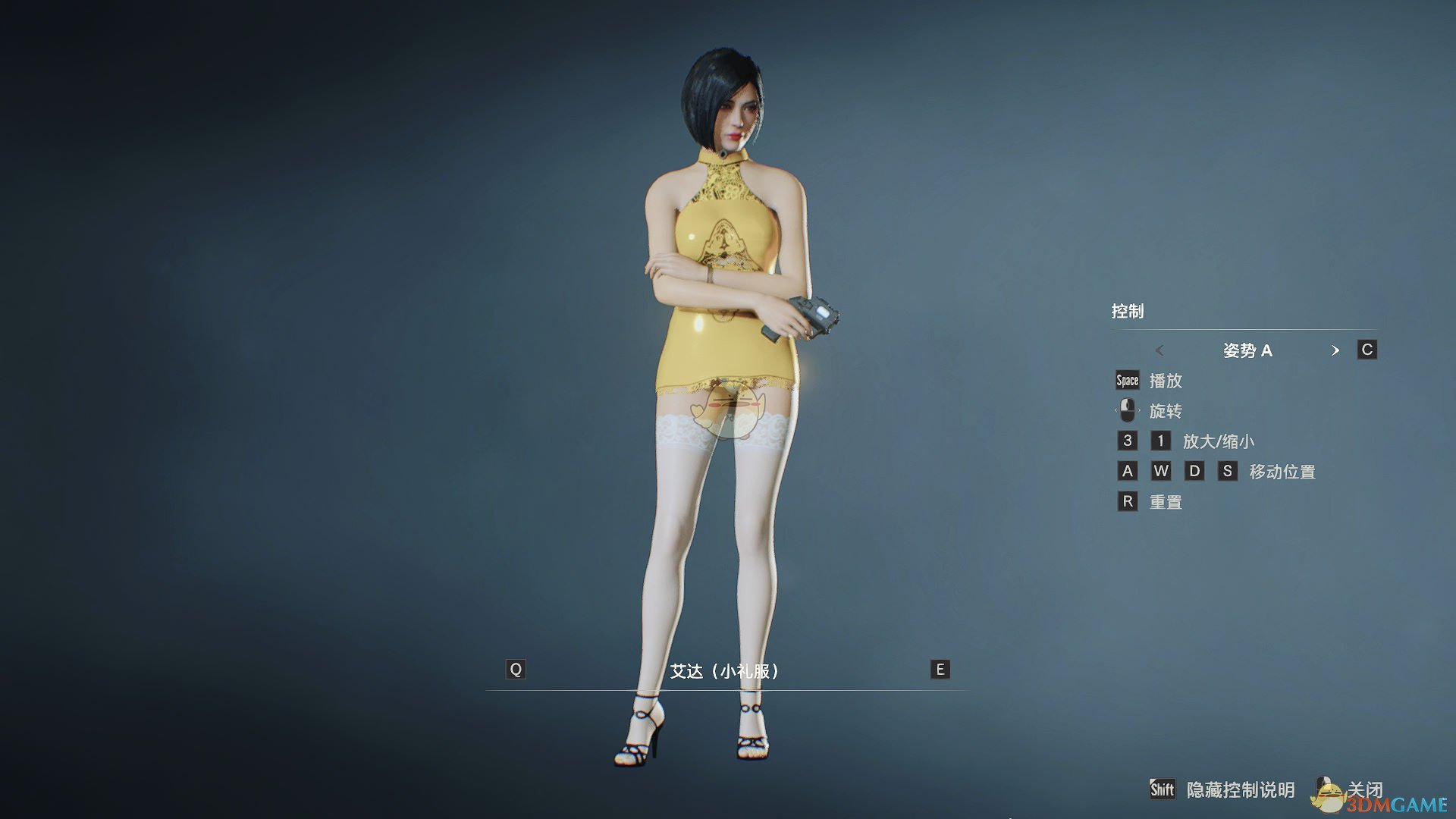Click the Space key icon next to 播放
This screenshot has width=1456, height=819.
[x=1126, y=381]
